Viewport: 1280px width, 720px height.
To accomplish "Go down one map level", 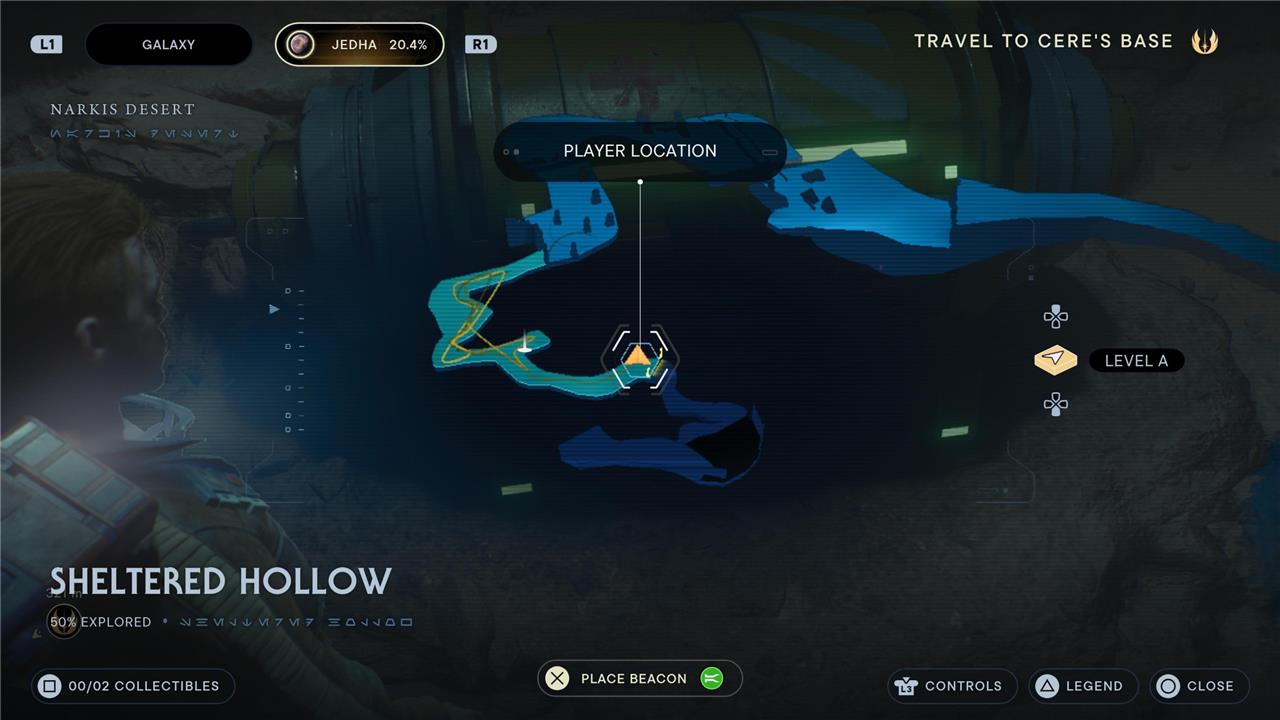I will coord(1055,404).
